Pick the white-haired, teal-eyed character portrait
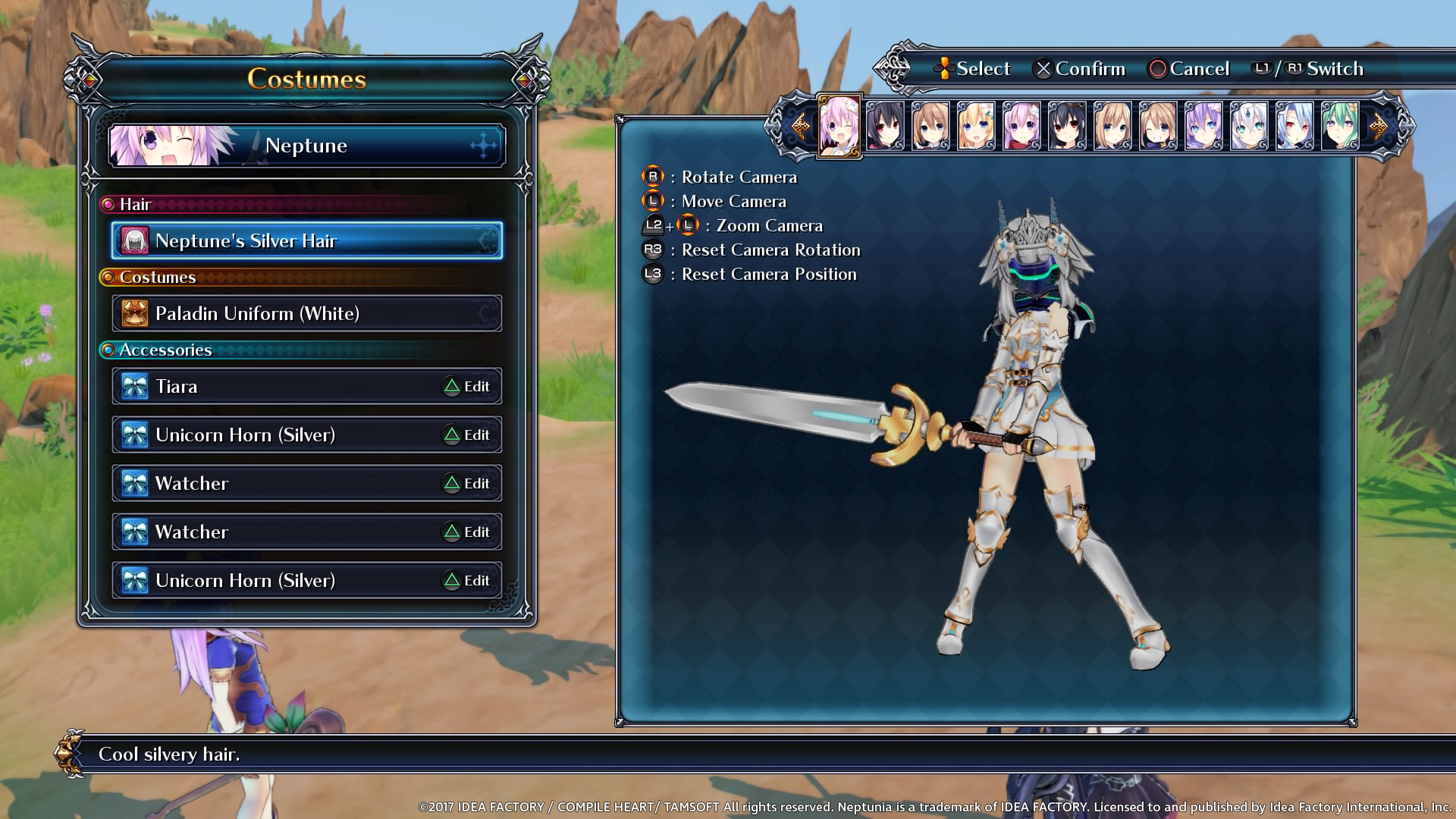1456x819 pixels. (1249, 126)
